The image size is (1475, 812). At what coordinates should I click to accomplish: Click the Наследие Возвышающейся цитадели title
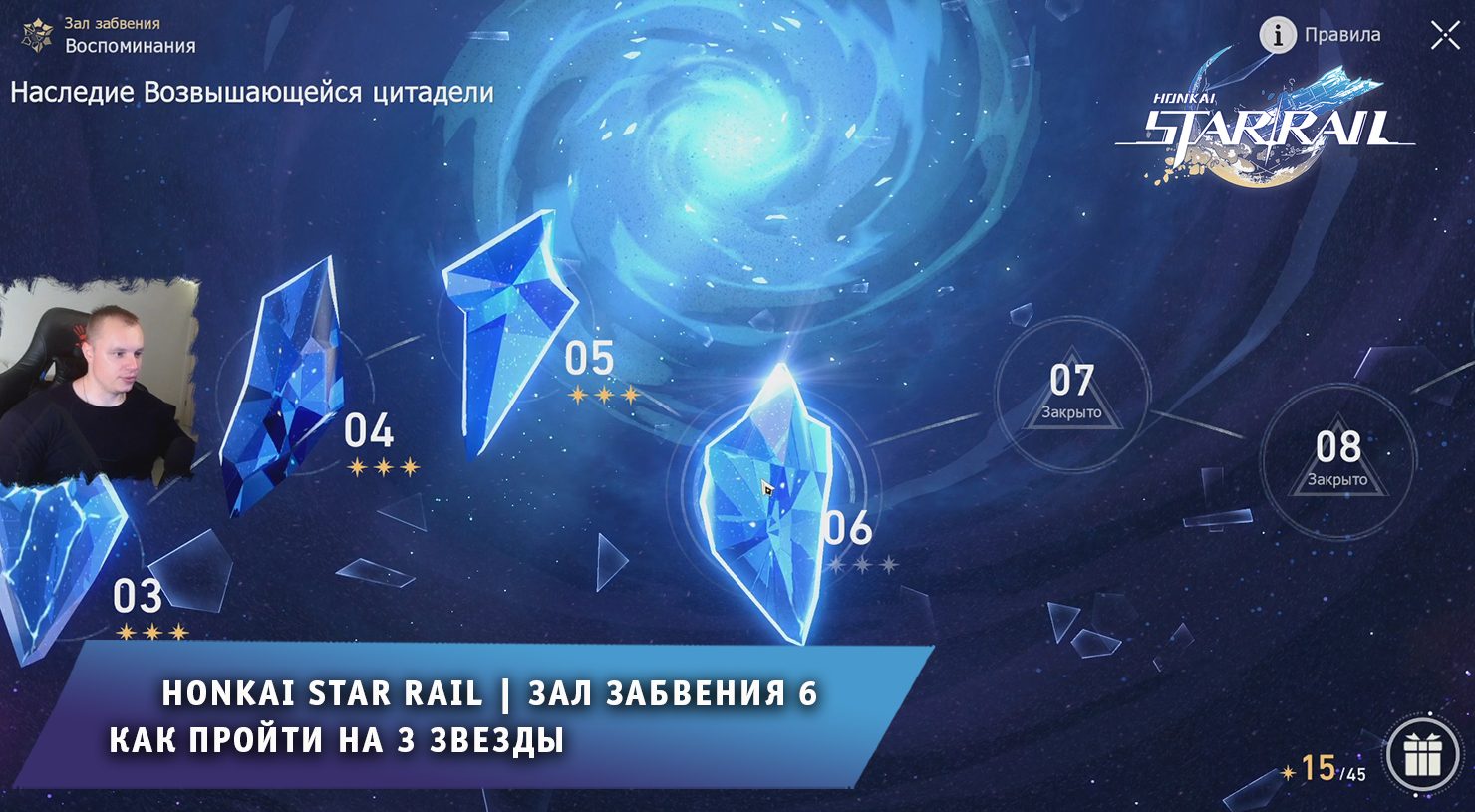pos(250,92)
